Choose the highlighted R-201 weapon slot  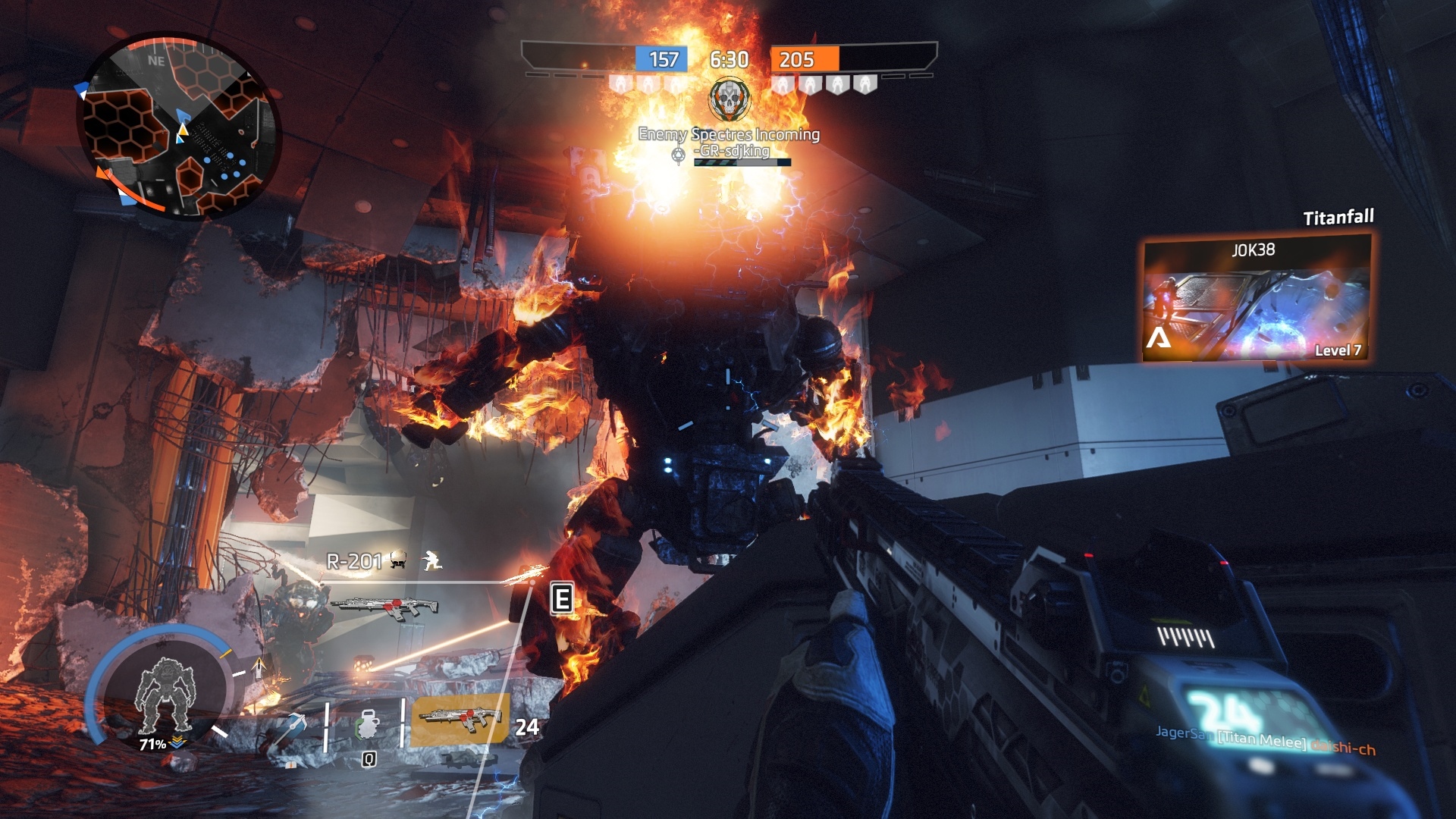(x=459, y=720)
